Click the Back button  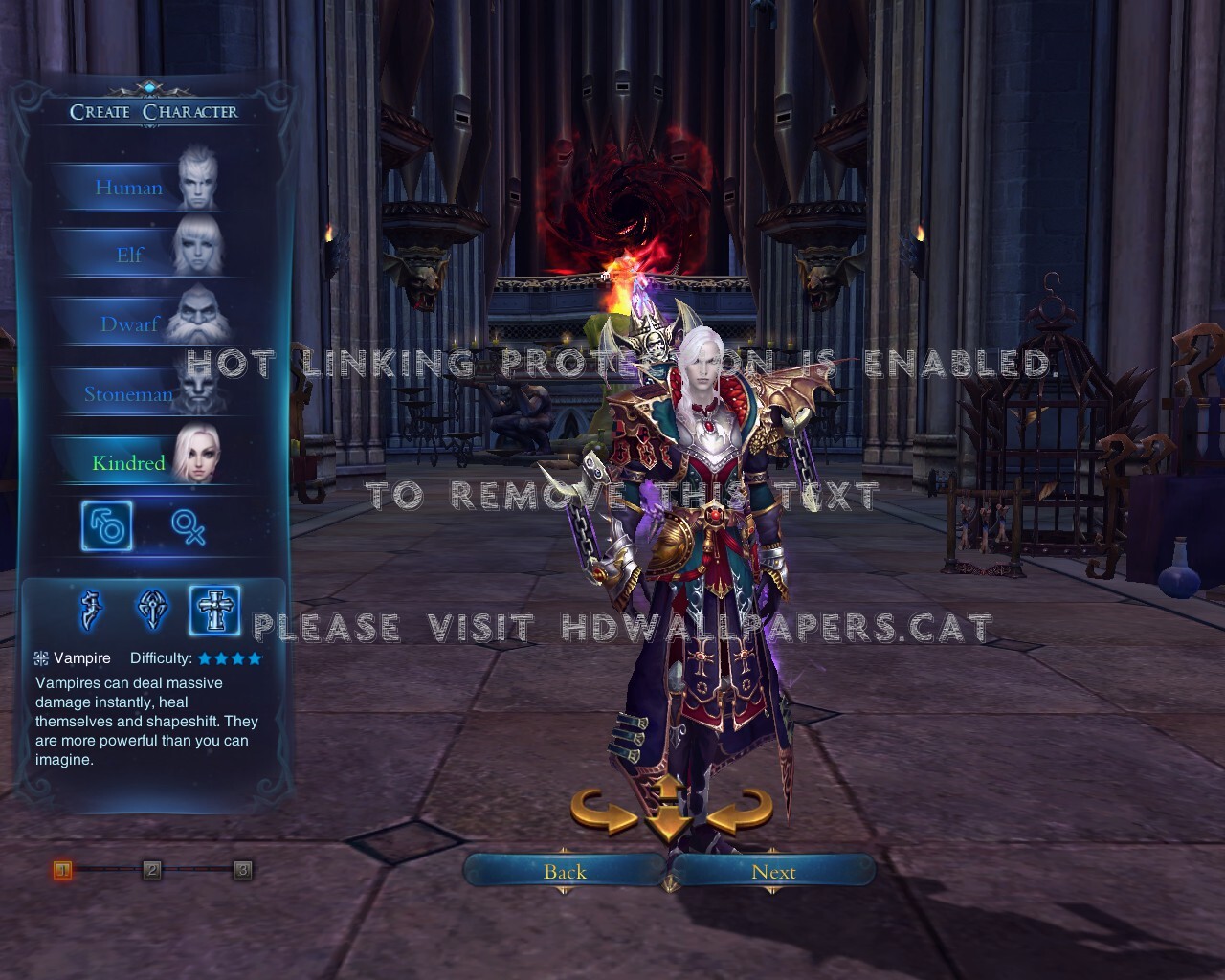565,872
